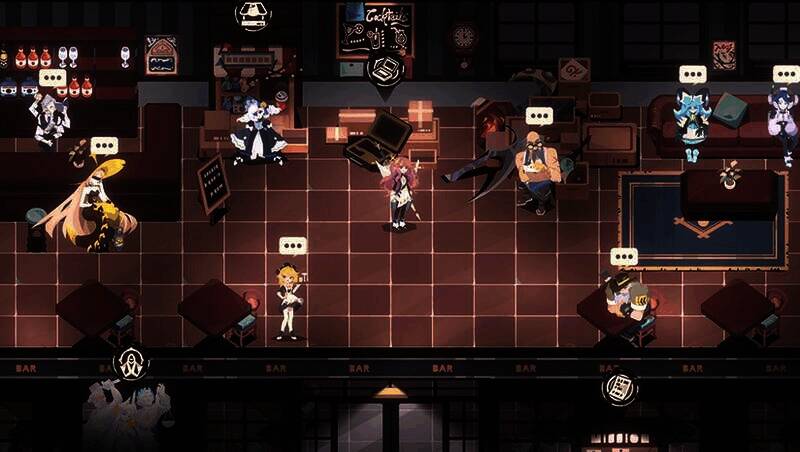This screenshot has height=452, width=800.
Task: Click the speech bubble over the purple-haired girl
Action: pyautogui.click(x=786, y=74)
